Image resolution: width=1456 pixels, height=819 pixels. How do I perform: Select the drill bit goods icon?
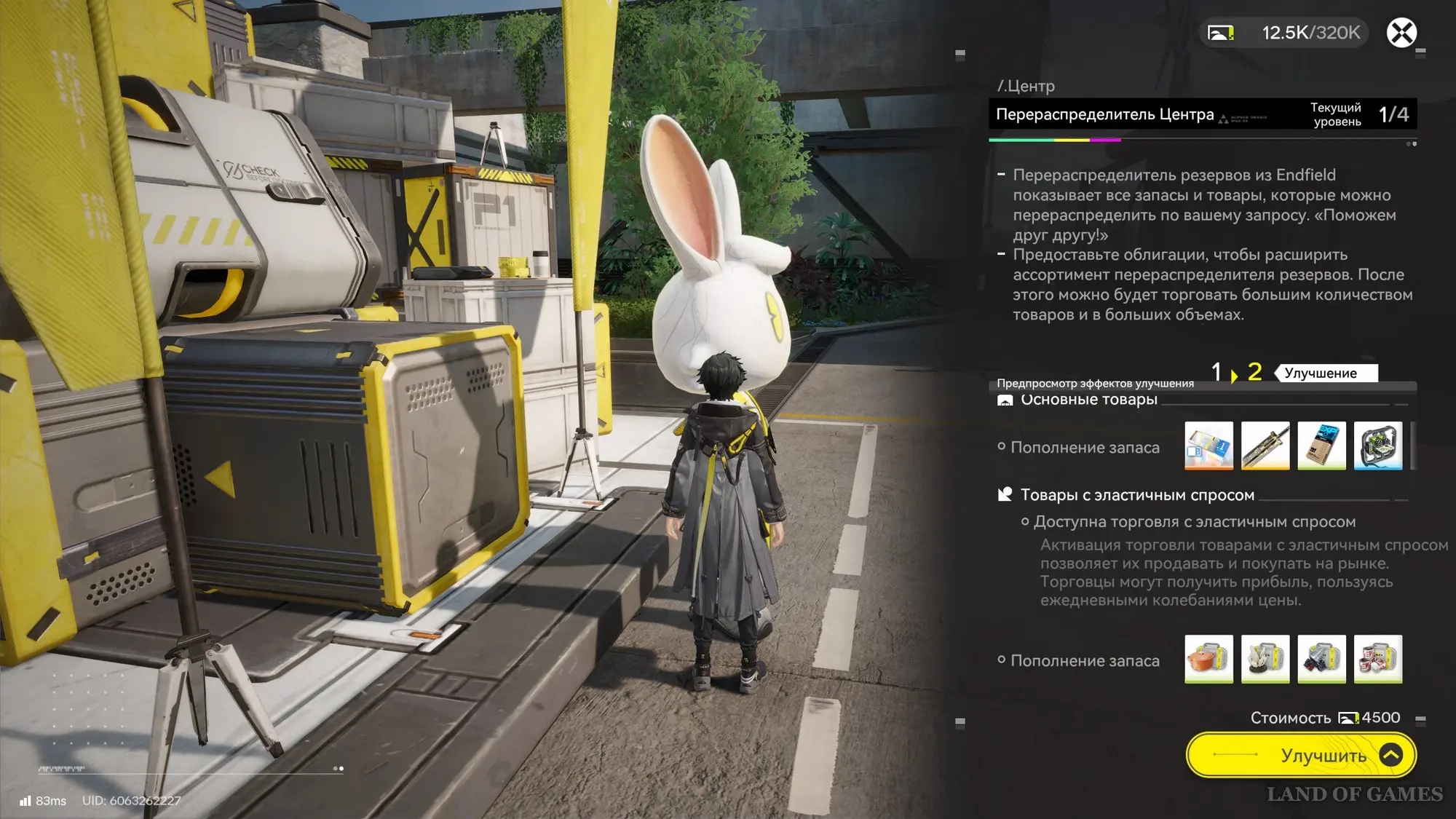click(x=1321, y=659)
